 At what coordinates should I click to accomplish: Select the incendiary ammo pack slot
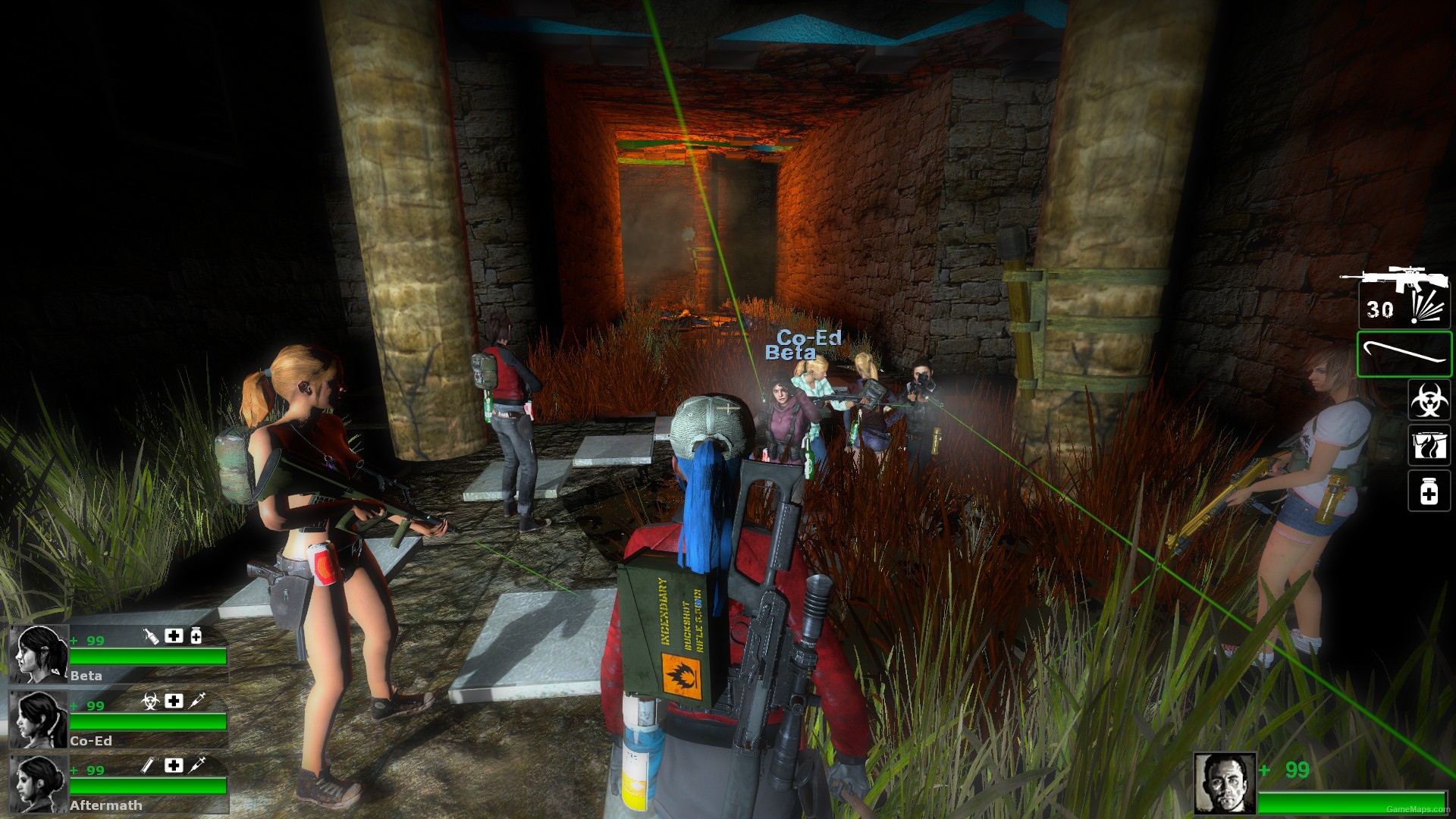[1429, 445]
